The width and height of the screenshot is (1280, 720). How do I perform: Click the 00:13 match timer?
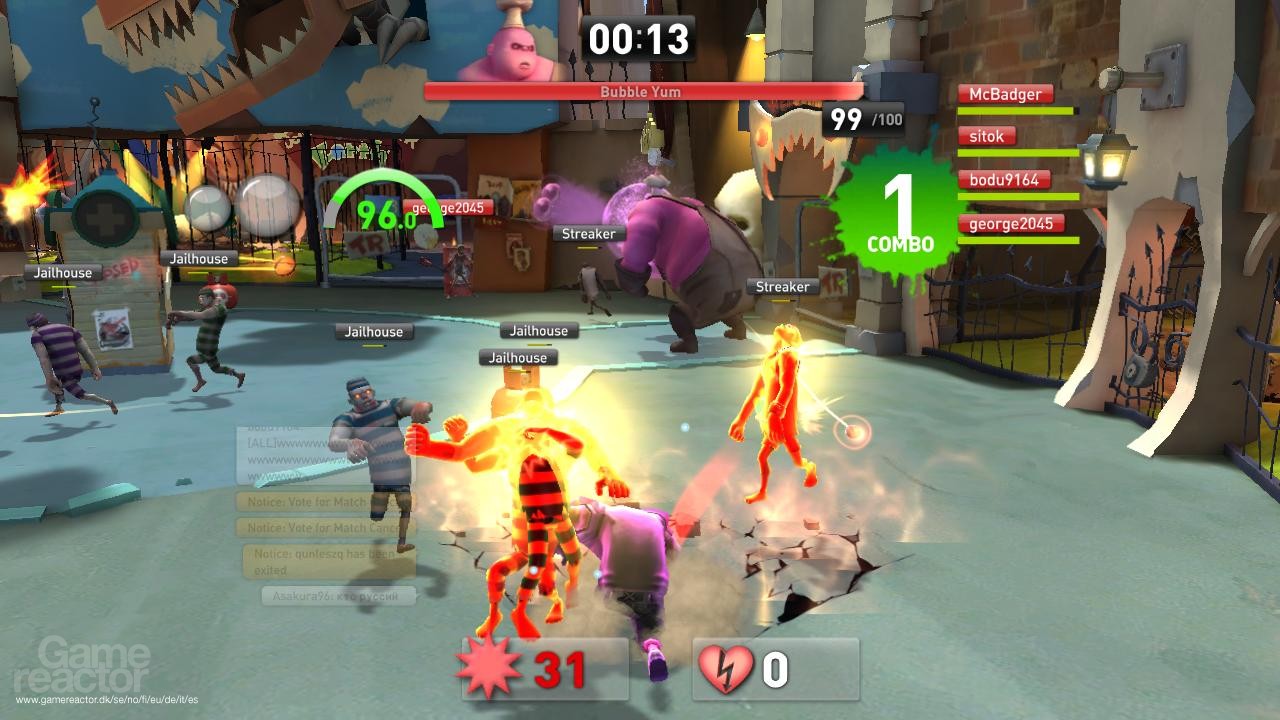pyautogui.click(x=639, y=40)
